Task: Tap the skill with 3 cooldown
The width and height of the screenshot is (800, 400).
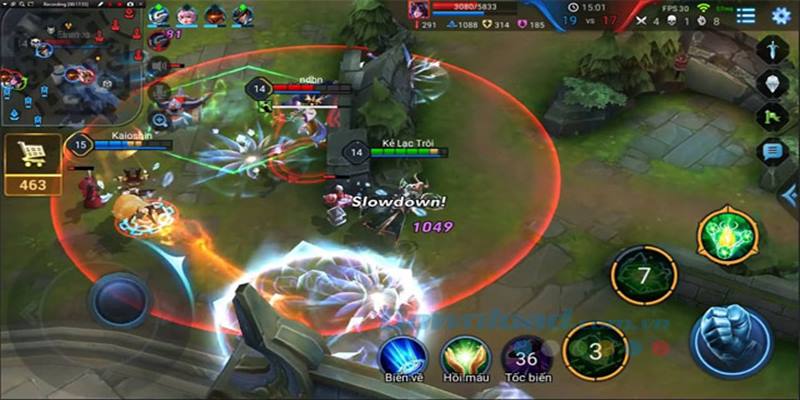Action: click(595, 351)
